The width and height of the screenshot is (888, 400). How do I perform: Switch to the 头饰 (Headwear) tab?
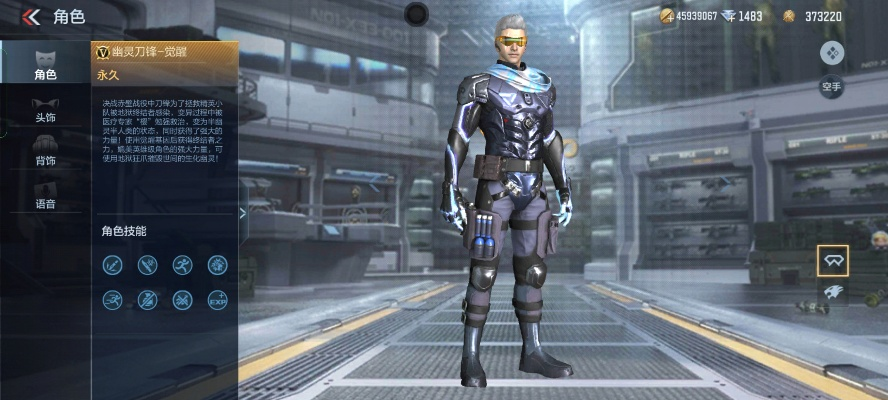point(44,108)
